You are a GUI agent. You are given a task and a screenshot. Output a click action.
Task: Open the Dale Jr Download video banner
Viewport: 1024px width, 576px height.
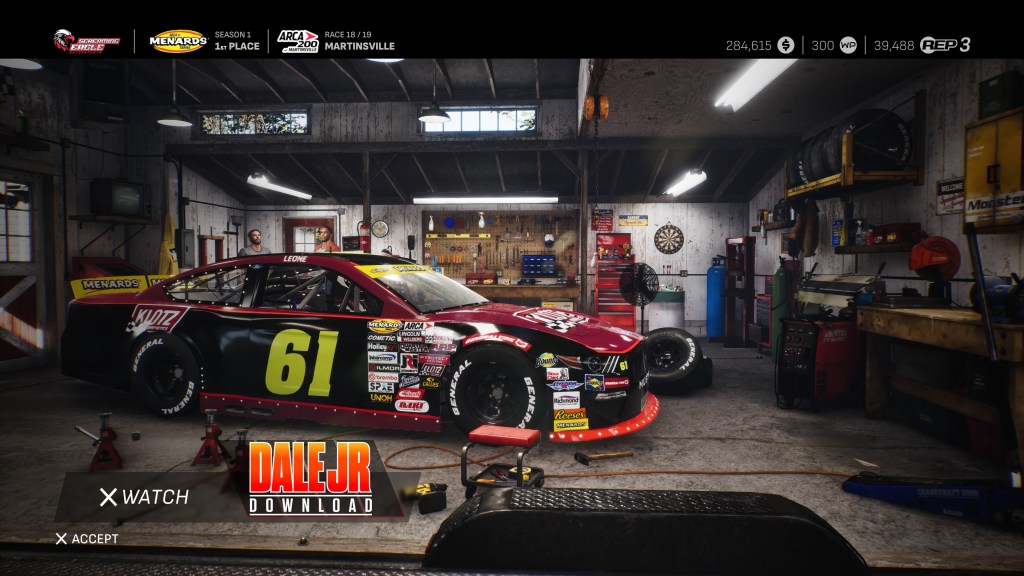pos(311,479)
